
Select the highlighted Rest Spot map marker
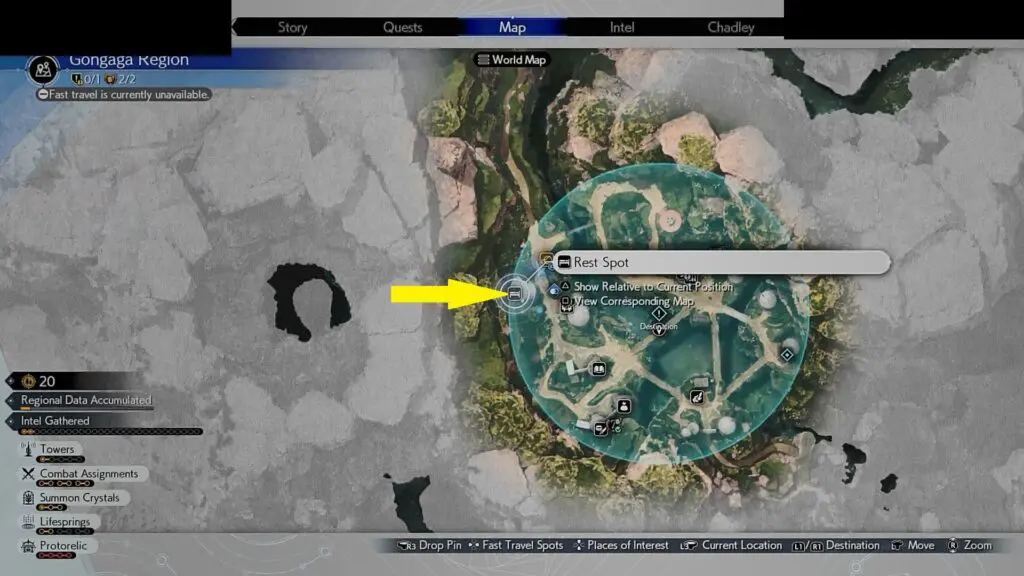[x=515, y=293]
